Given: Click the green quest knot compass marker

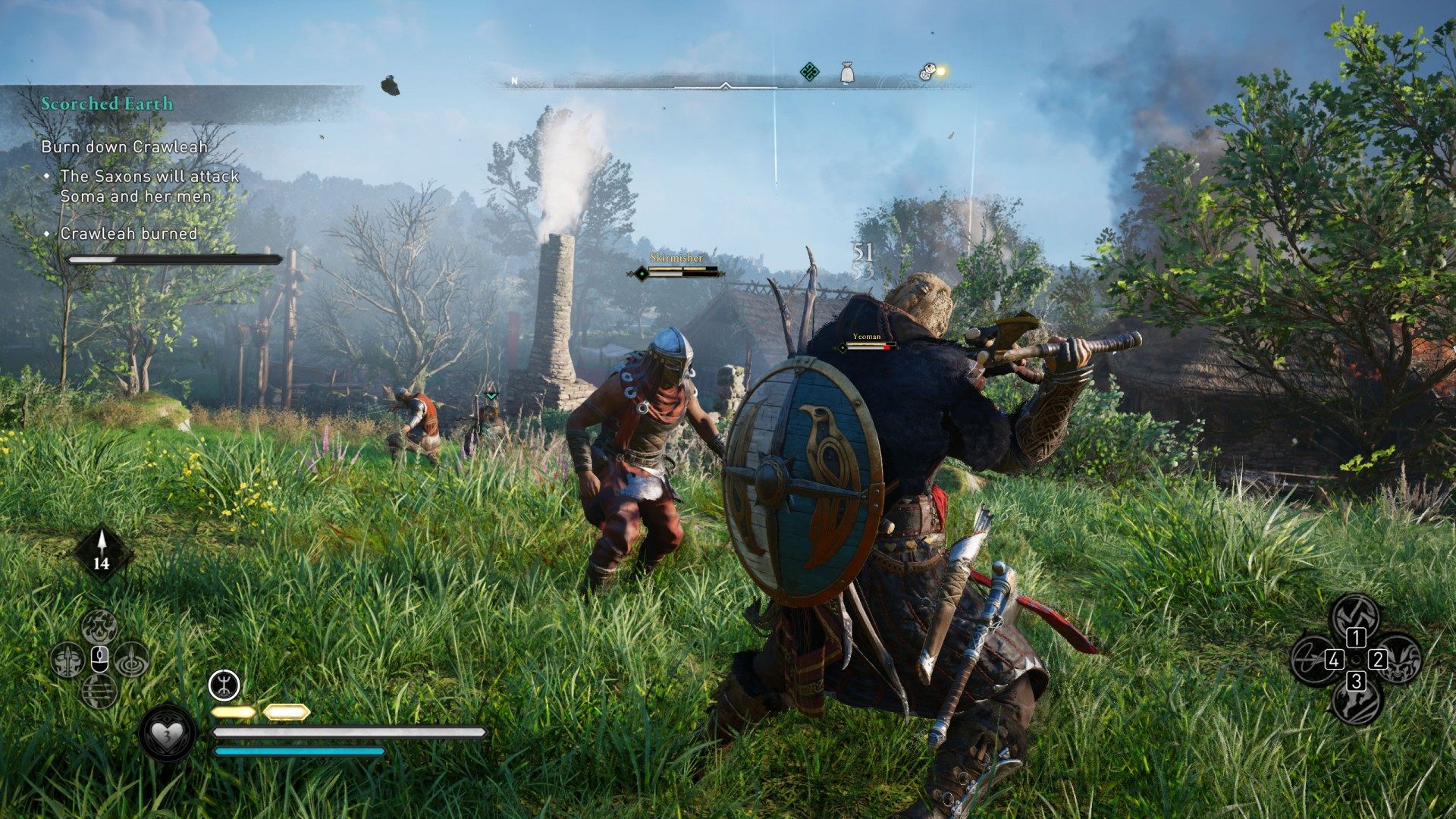Looking at the screenshot, I should click(x=810, y=73).
